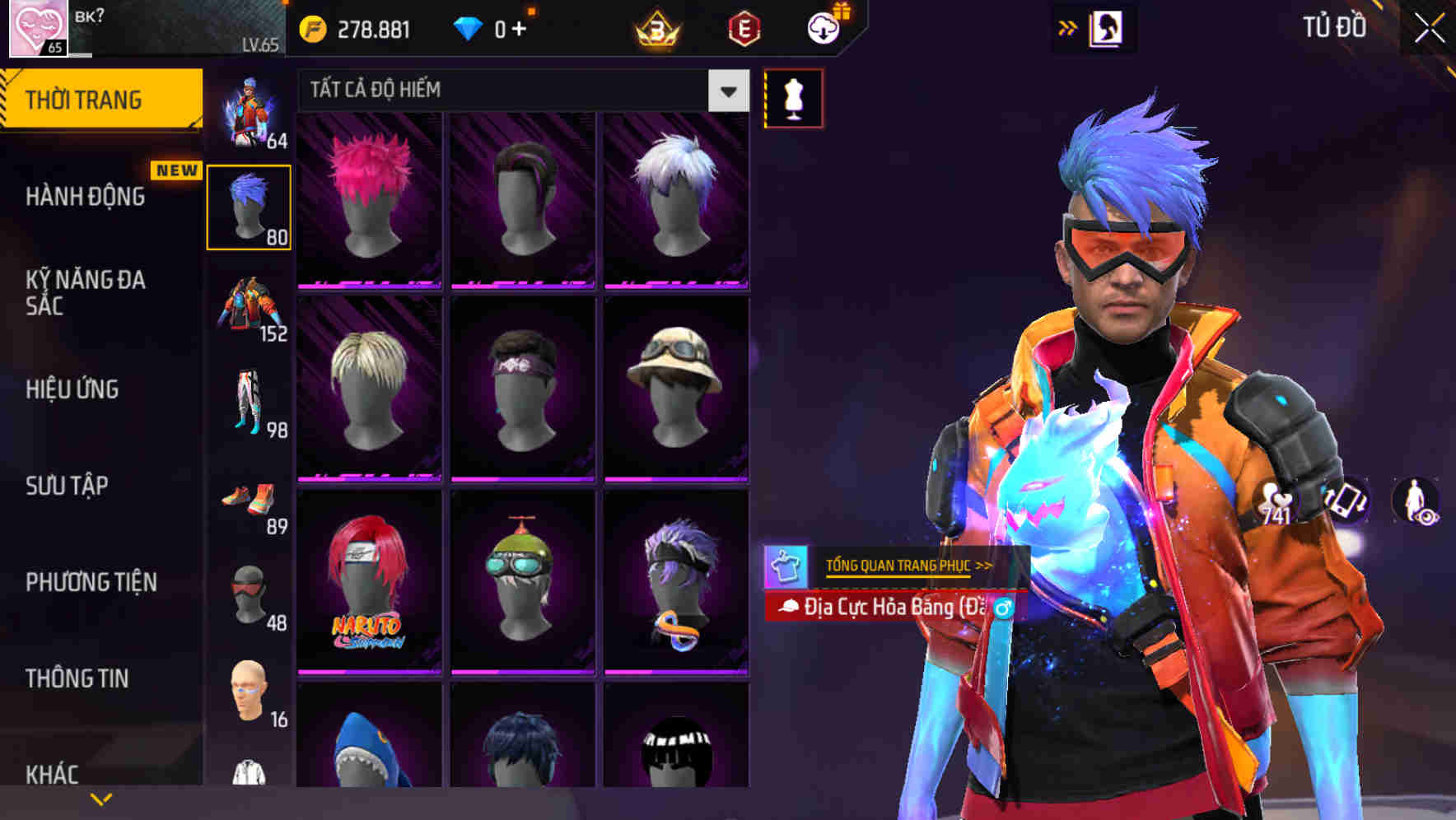Click the mannequin preview icon
1456x820 pixels.
pos(793,97)
